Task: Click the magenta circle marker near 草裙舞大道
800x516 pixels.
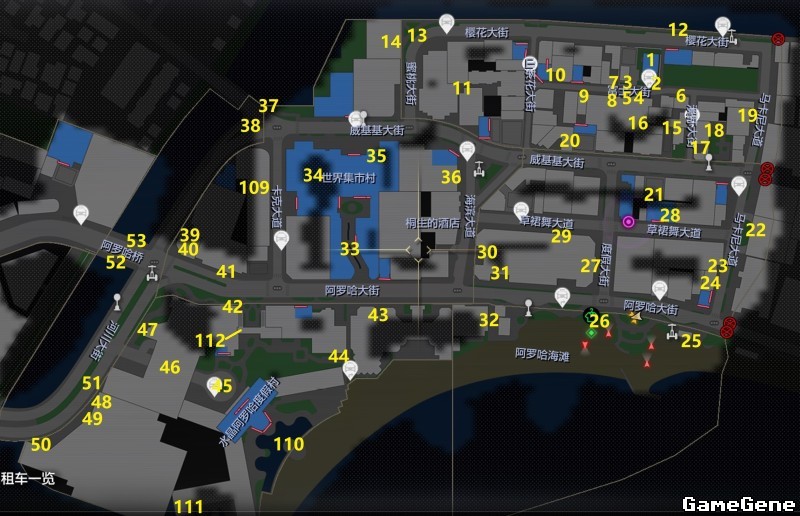Action: [x=628, y=221]
